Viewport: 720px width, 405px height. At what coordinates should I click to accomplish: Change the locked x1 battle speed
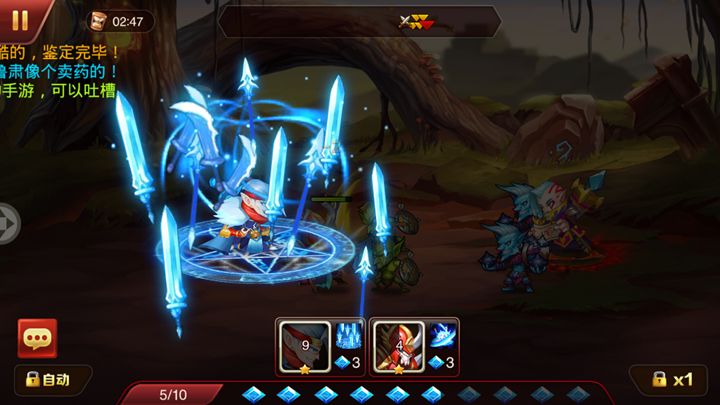[x=672, y=380]
